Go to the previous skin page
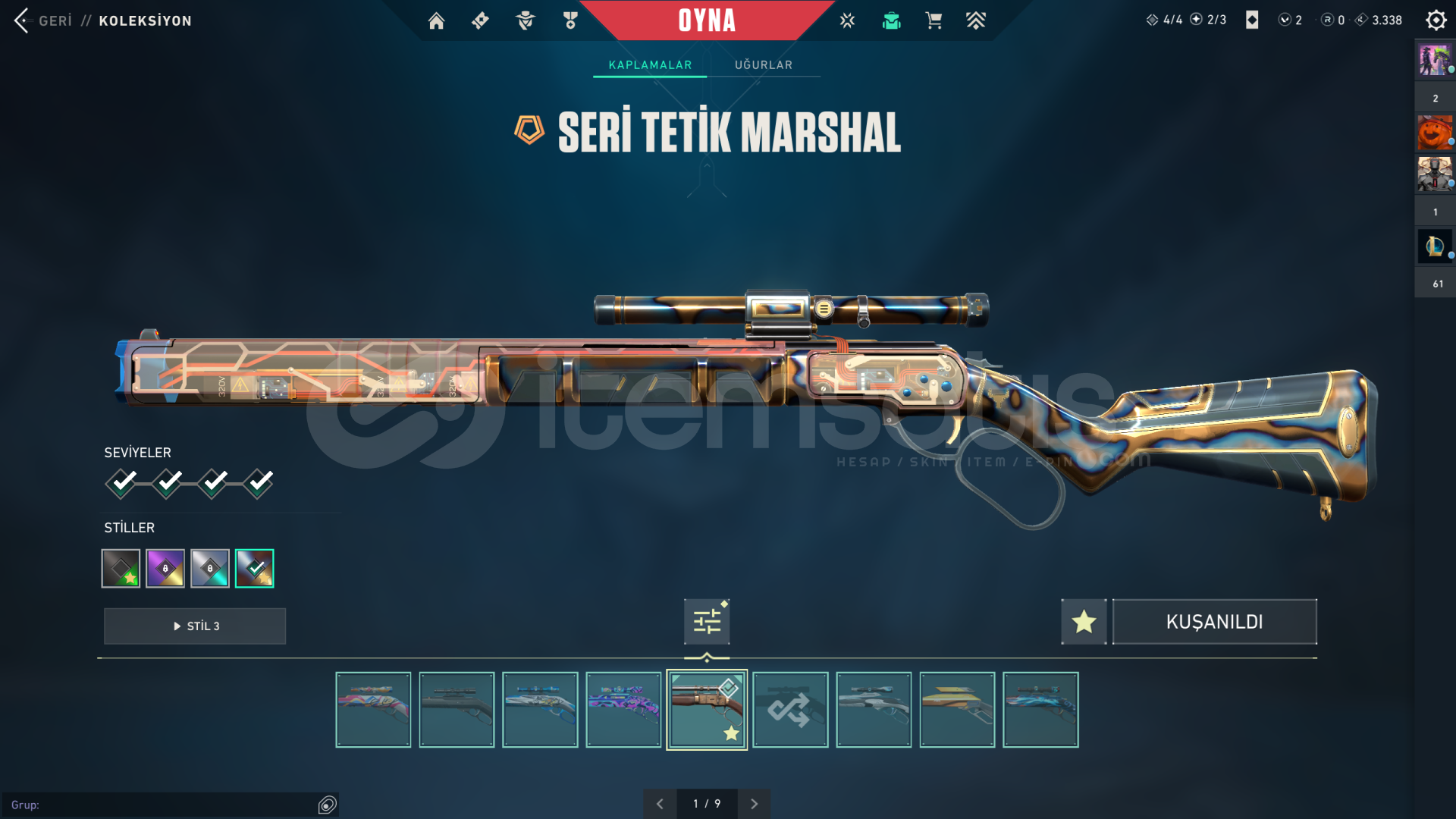The image size is (1456, 819). click(660, 804)
